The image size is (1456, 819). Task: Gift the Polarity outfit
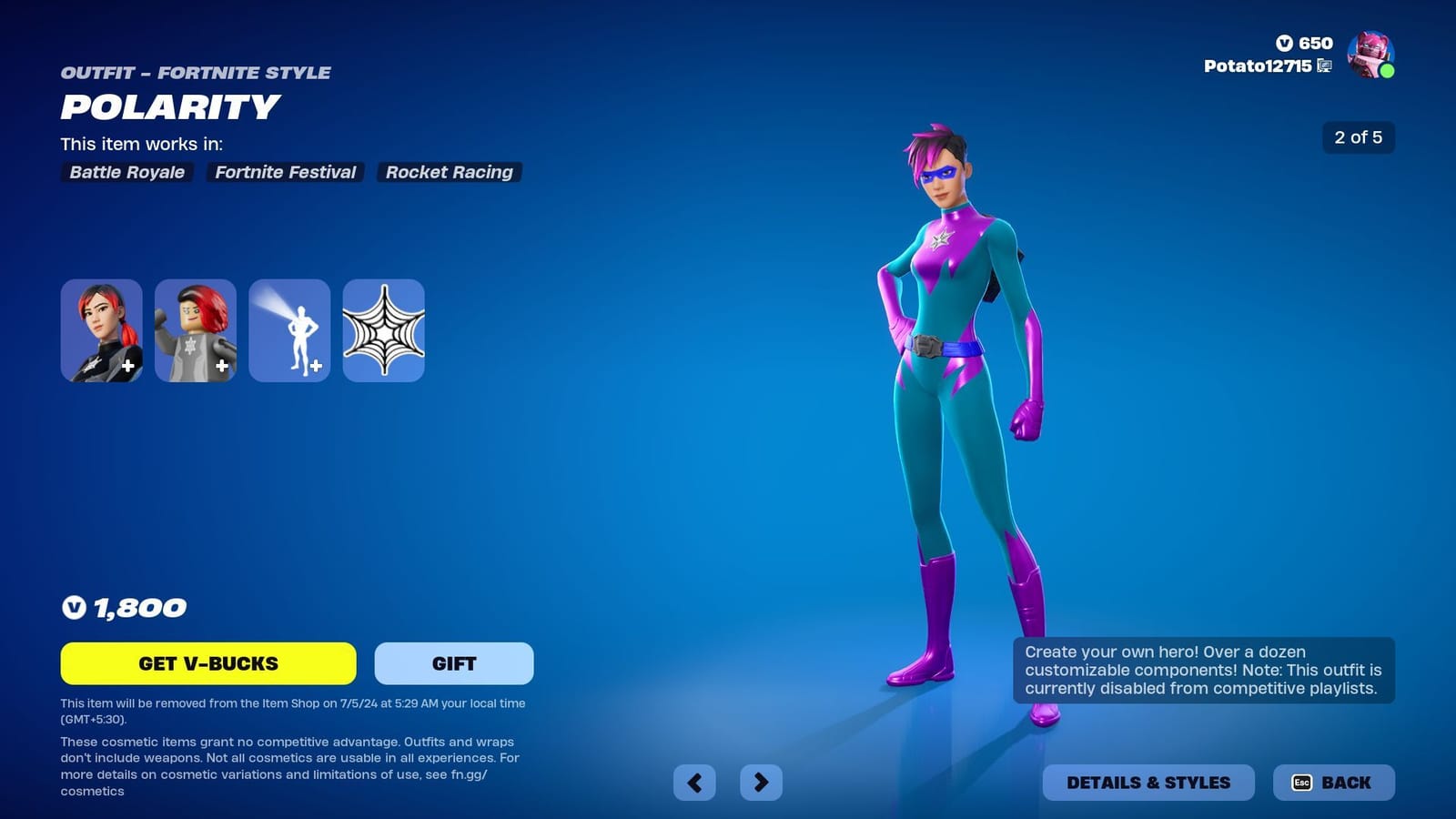click(x=452, y=663)
